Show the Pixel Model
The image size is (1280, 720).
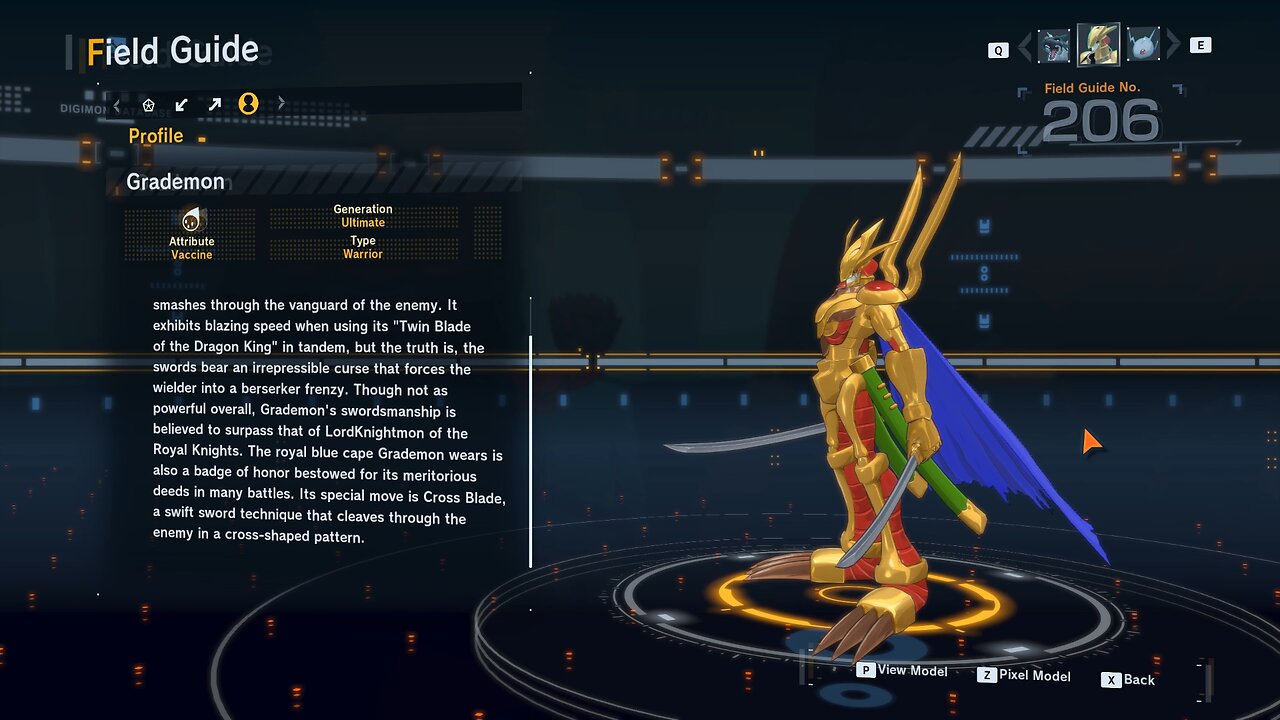pyautogui.click(x=1024, y=676)
